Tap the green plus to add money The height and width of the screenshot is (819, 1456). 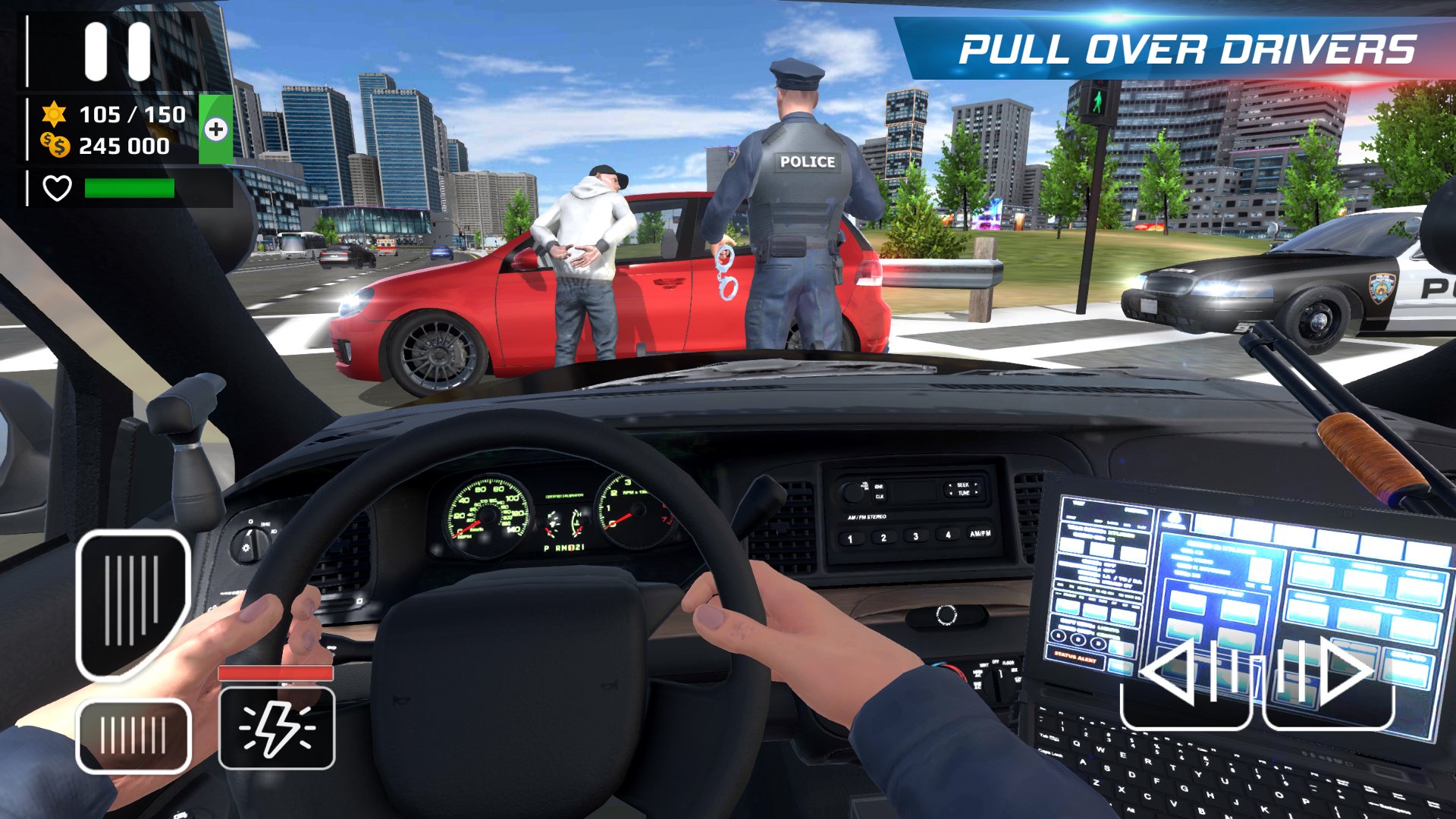(x=215, y=130)
